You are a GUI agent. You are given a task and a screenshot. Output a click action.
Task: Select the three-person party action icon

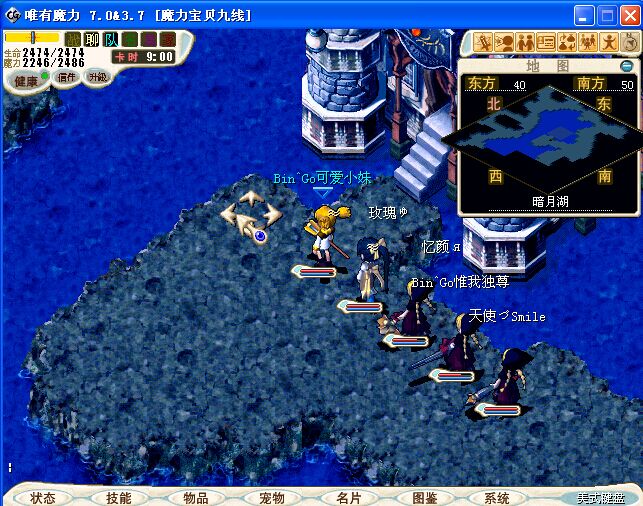[x=587, y=42]
